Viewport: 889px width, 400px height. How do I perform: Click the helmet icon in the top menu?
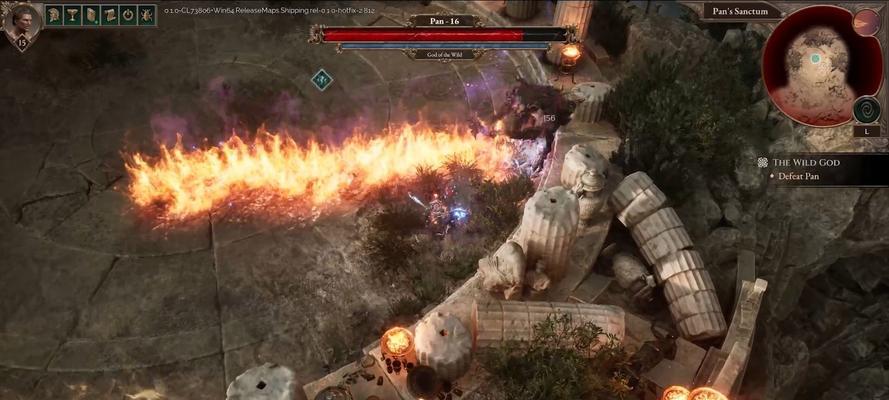click(54, 15)
